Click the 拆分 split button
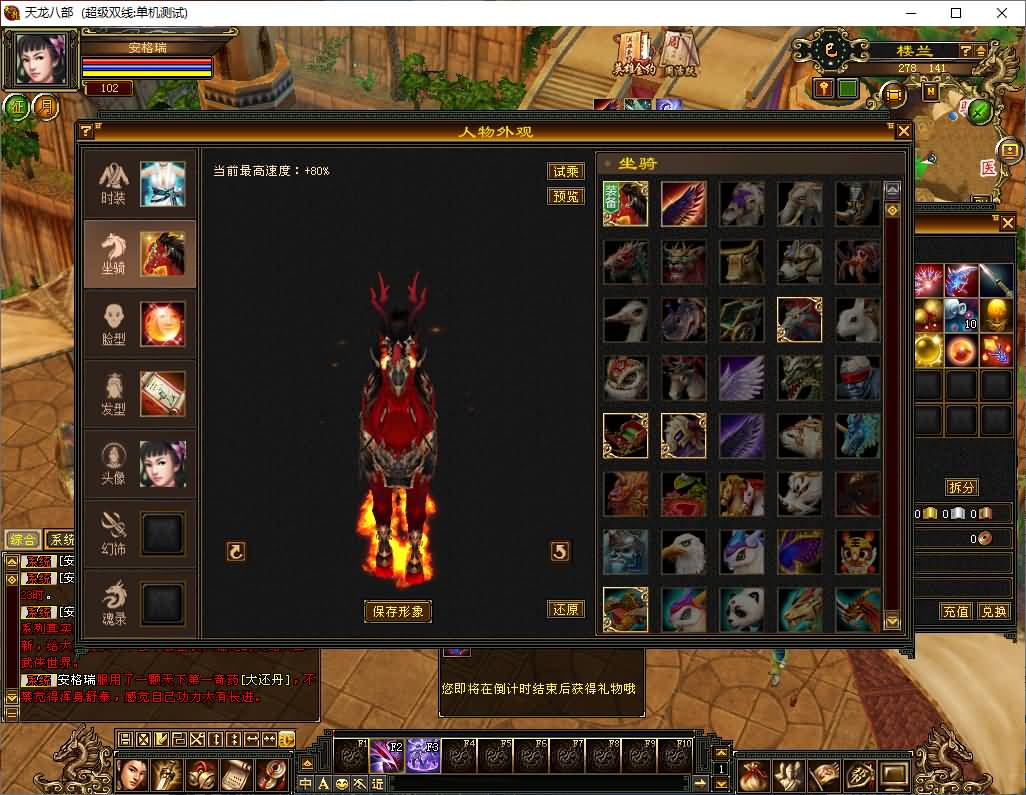Image resolution: width=1026 pixels, height=795 pixels. click(x=961, y=487)
